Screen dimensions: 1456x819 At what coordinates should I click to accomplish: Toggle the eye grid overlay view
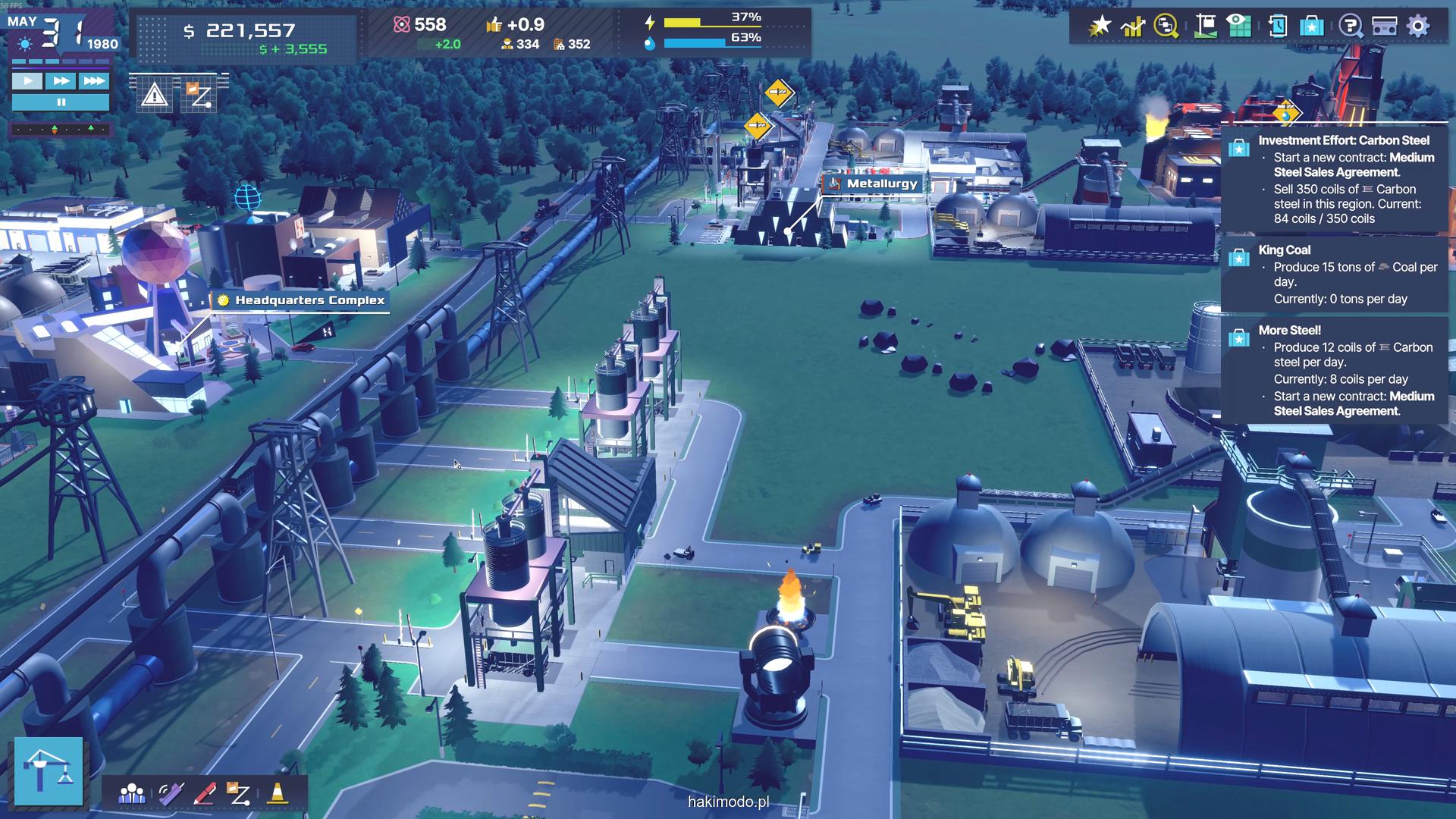pyautogui.click(x=1239, y=27)
